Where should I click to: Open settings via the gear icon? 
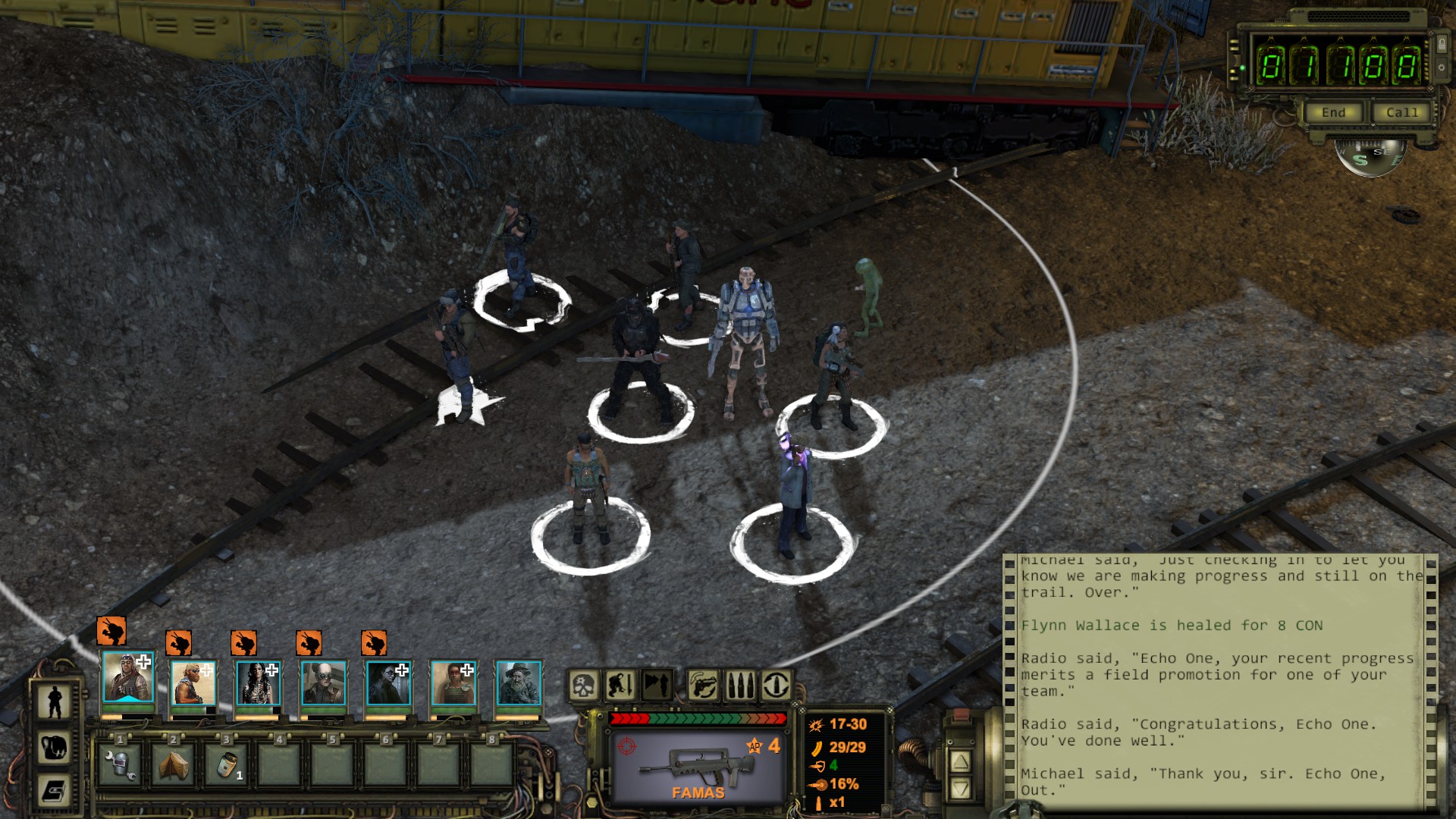coord(1442,68)
